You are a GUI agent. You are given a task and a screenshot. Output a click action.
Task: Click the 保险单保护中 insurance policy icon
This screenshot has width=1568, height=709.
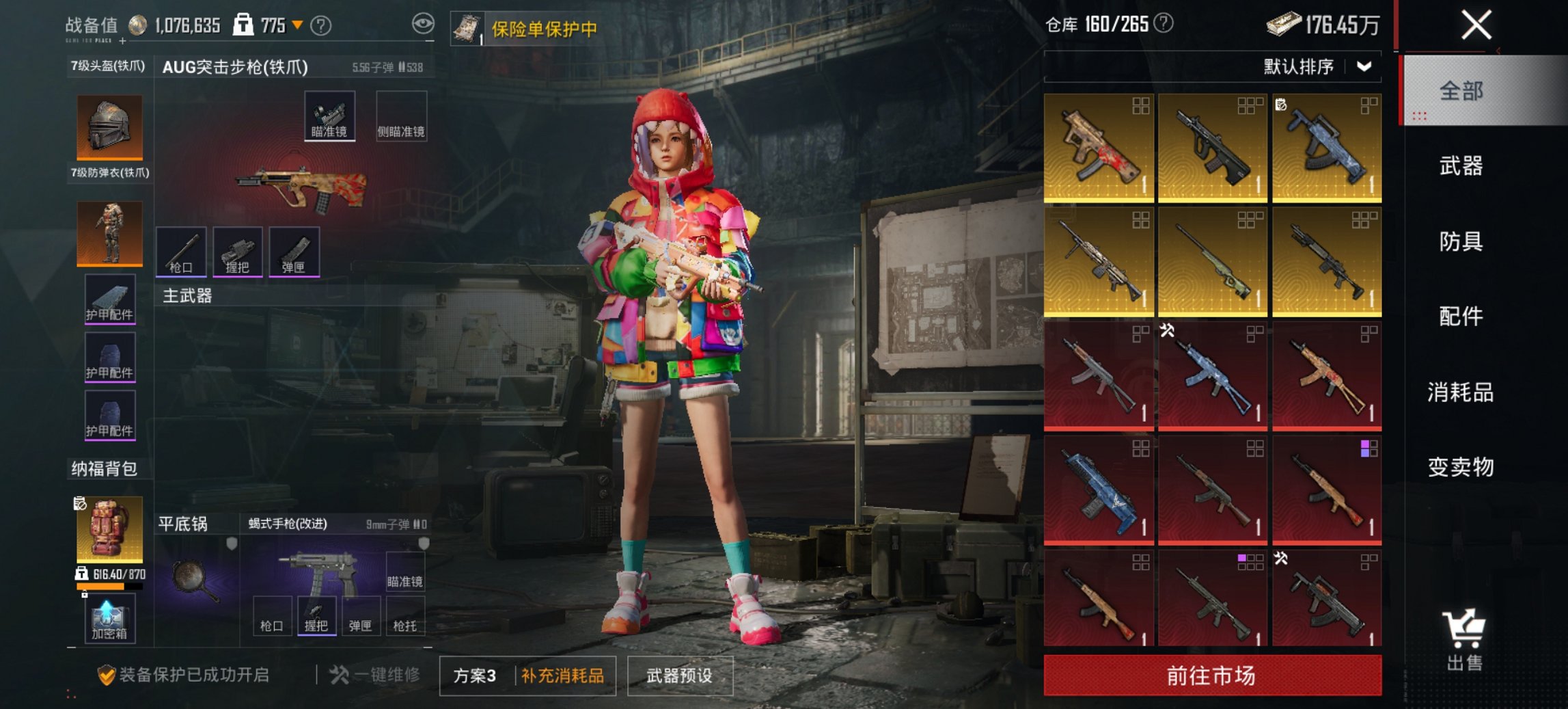(x=469, y=29)
